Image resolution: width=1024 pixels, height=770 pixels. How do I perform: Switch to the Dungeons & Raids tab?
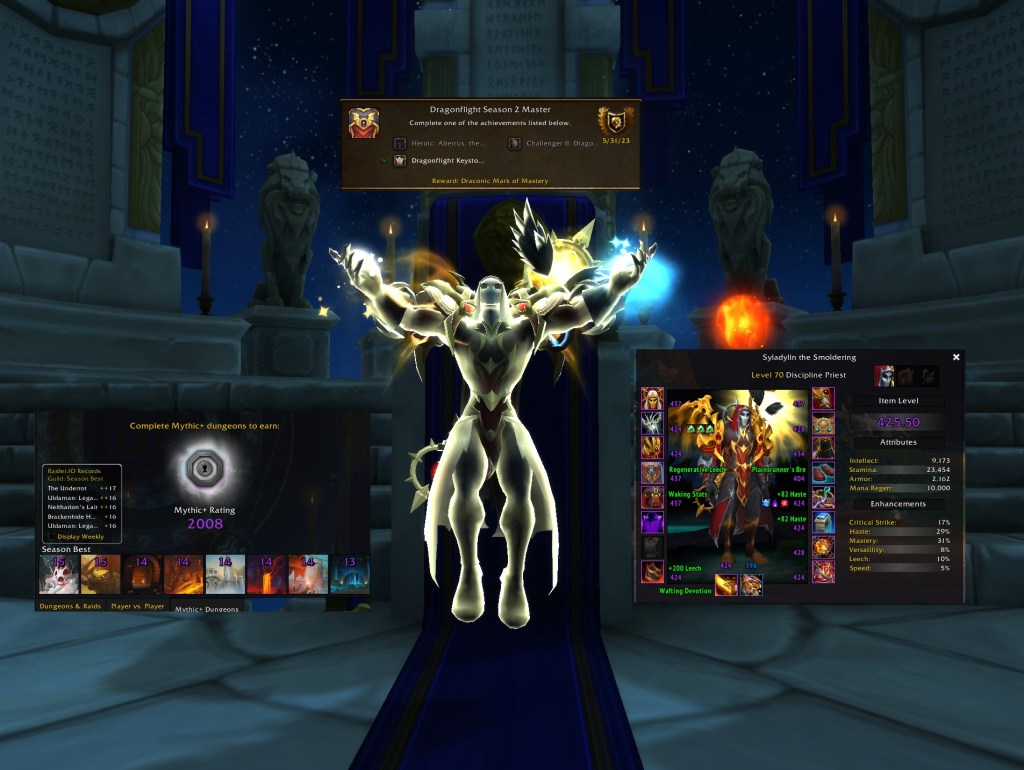[71, 606]
